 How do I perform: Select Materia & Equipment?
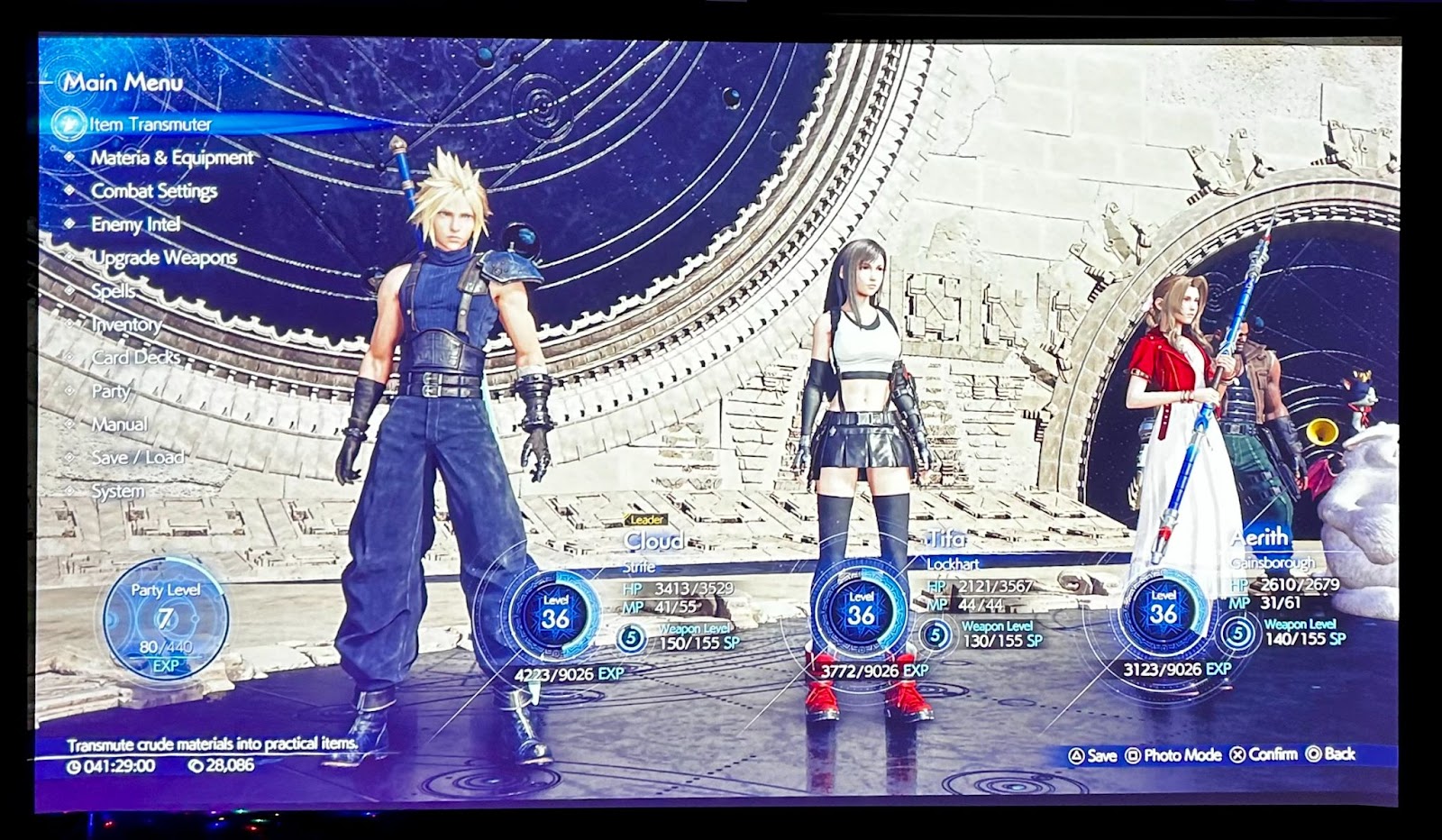click(x=171, y=158)
